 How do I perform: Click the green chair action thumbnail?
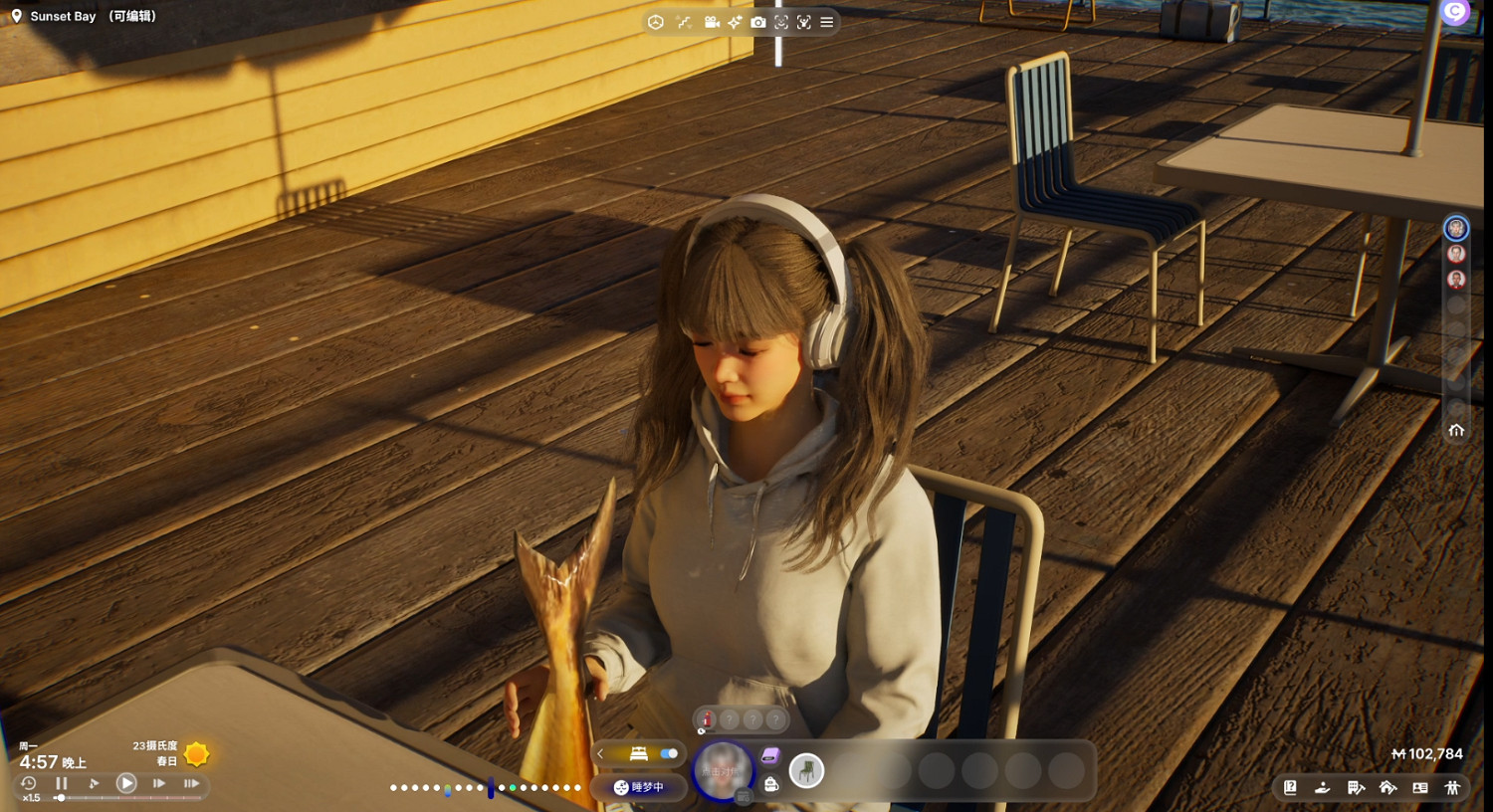click(x=808, y=770)
